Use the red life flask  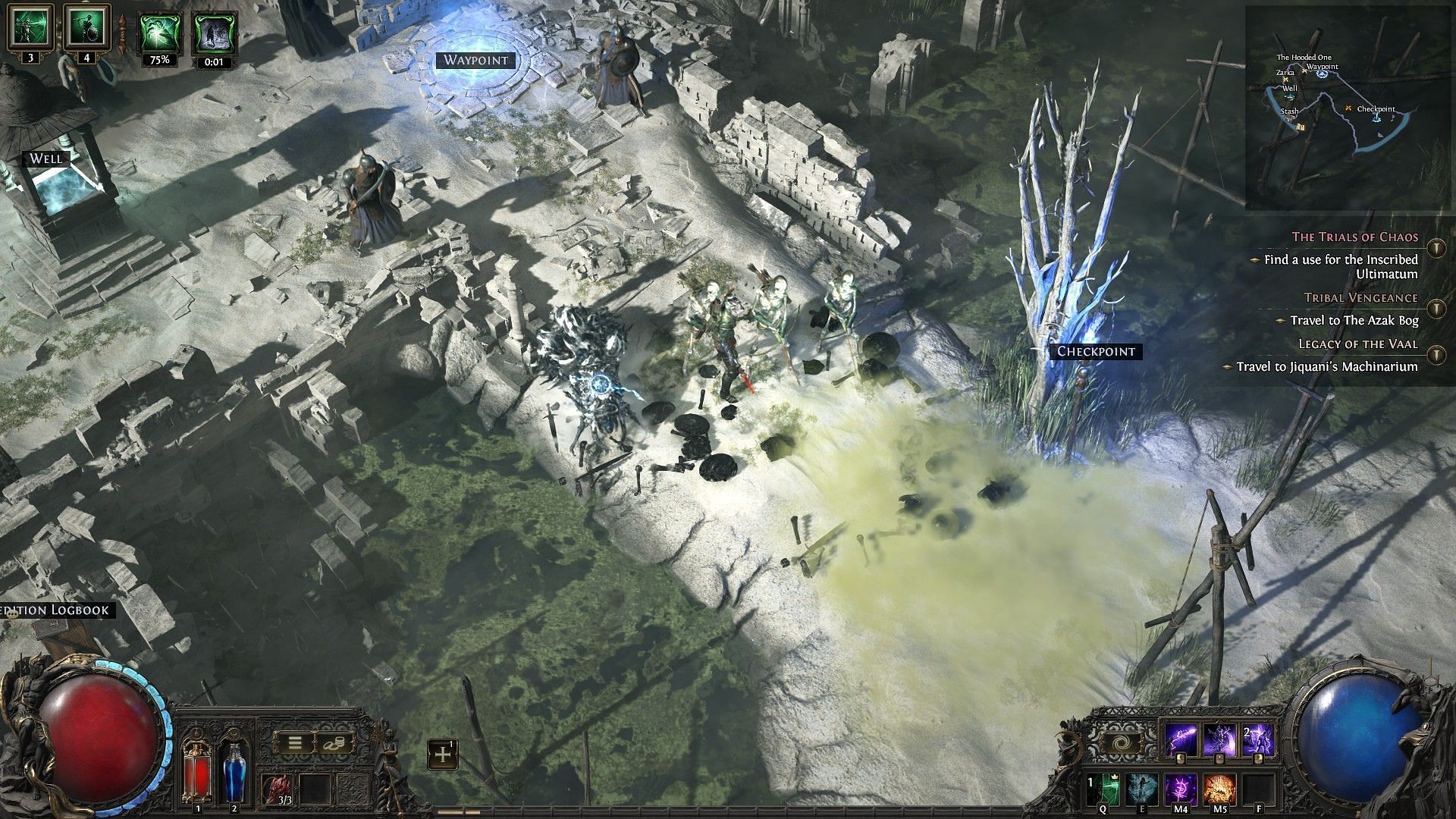(x=199, y=772)
